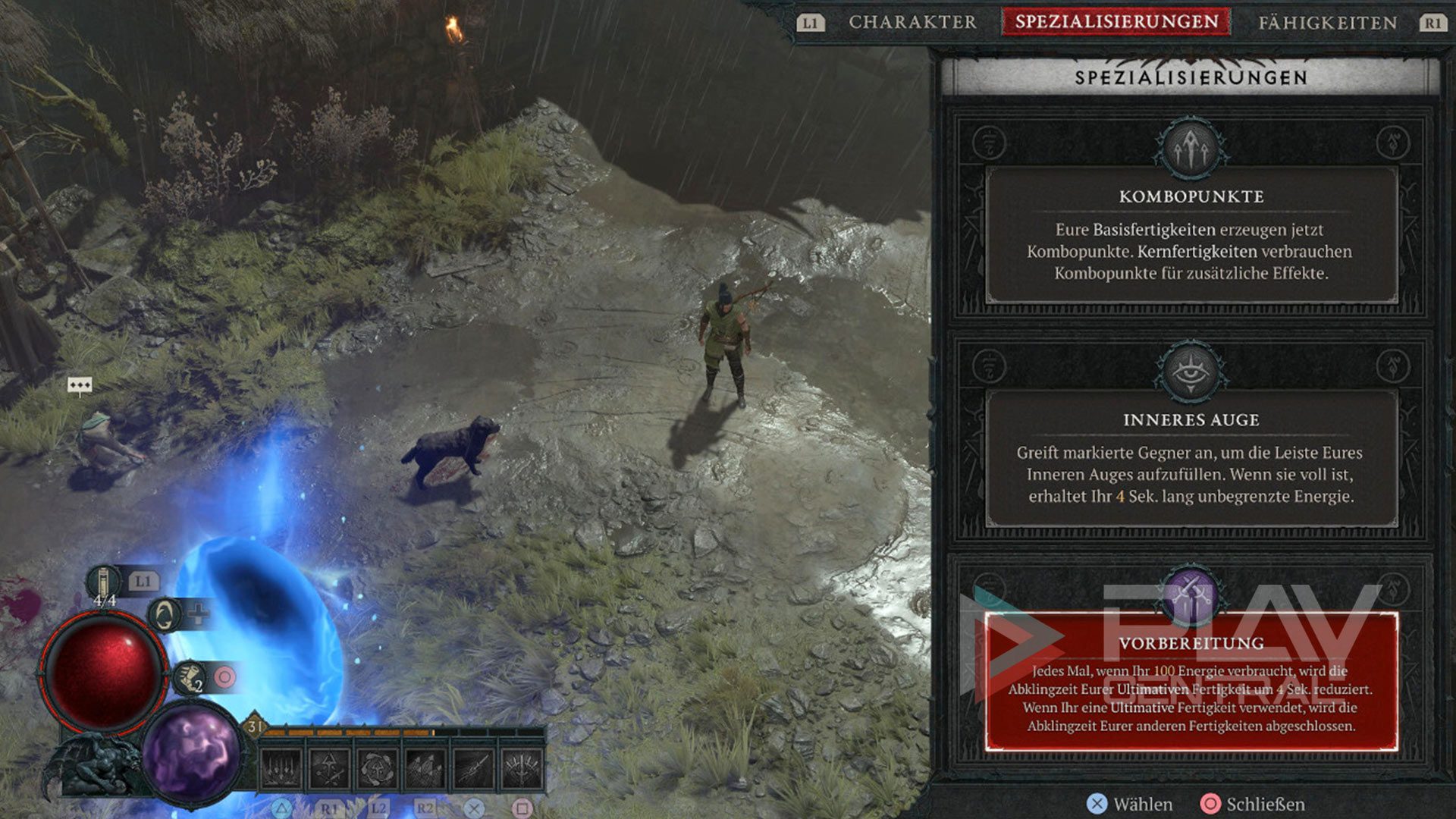The width and height of the screenshot is (1456, 819).
Task: Fire the arrow barrage fan skill
Action: point(522,768)
